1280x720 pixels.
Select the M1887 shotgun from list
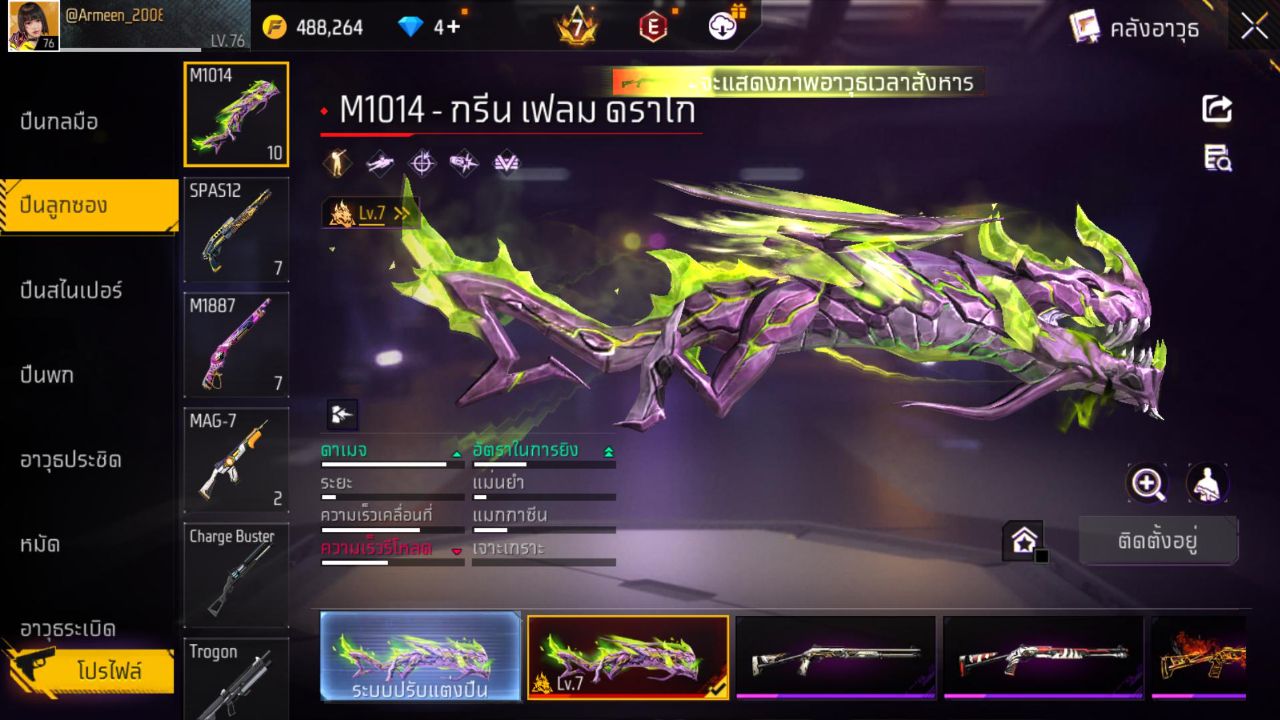coord(236,345)
